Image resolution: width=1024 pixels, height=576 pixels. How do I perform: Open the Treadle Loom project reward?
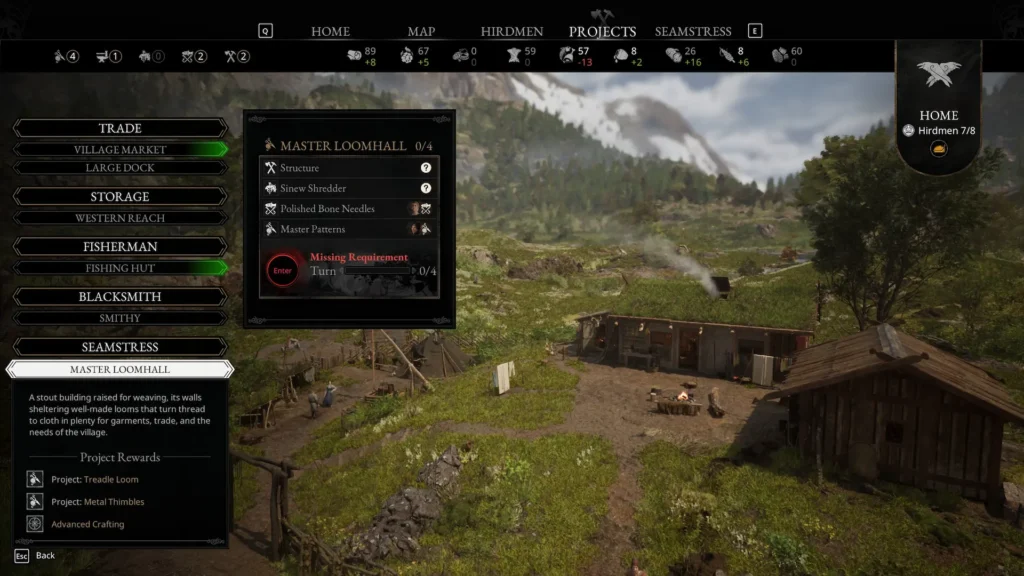coord(94,479)
